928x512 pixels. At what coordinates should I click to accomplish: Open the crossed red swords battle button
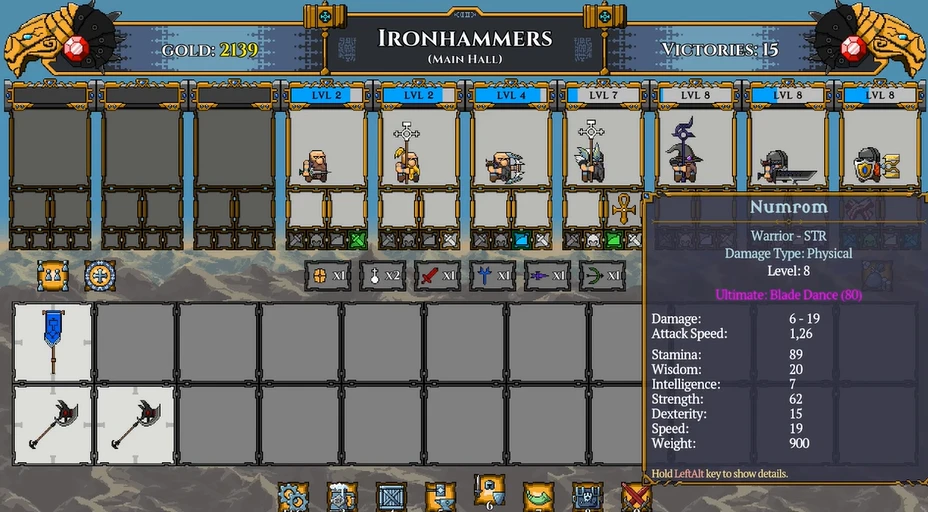pyautogui.click(x=636, y=496)
